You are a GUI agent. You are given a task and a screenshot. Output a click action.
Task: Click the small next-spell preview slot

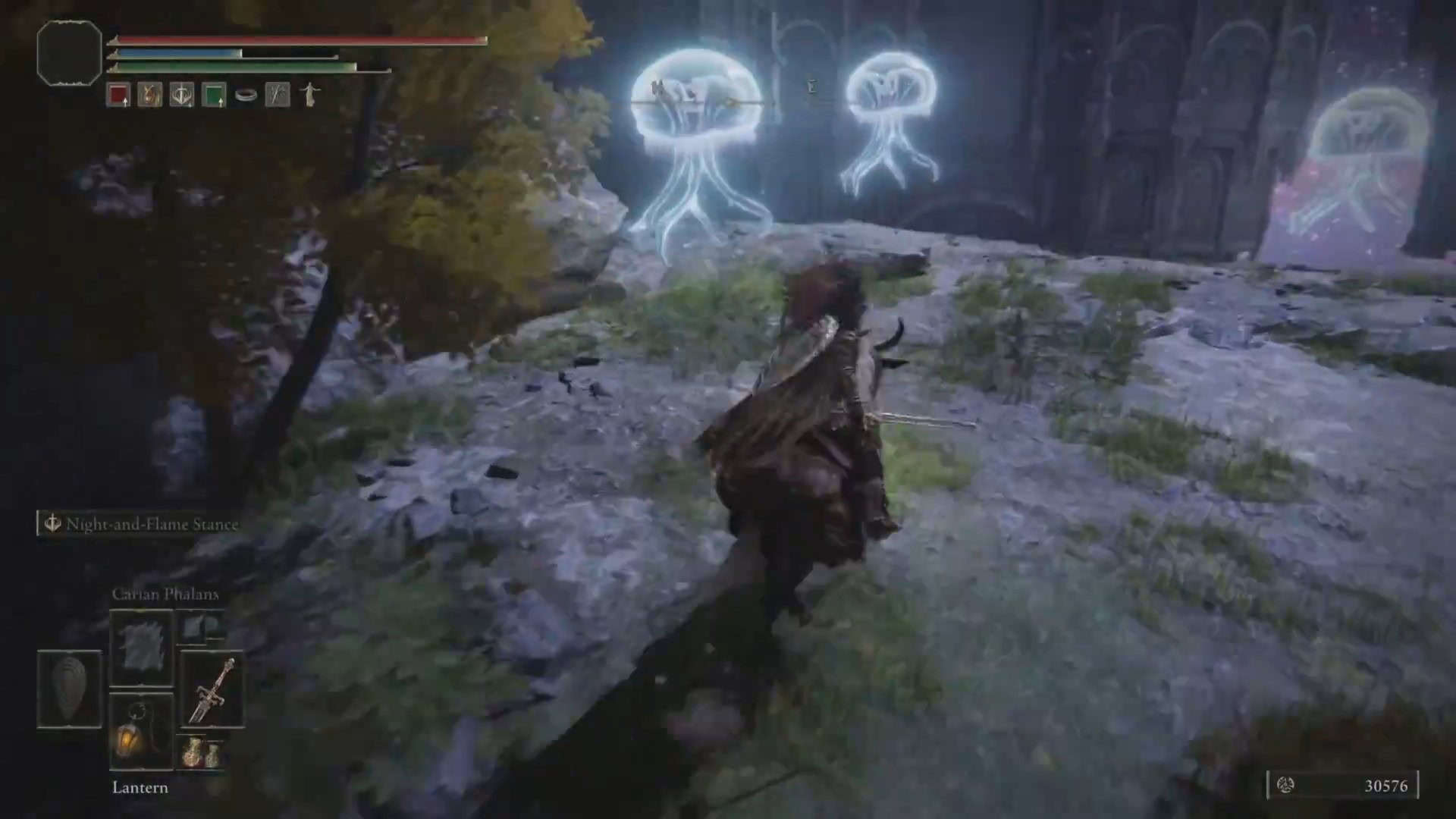(x=203, y=627)
